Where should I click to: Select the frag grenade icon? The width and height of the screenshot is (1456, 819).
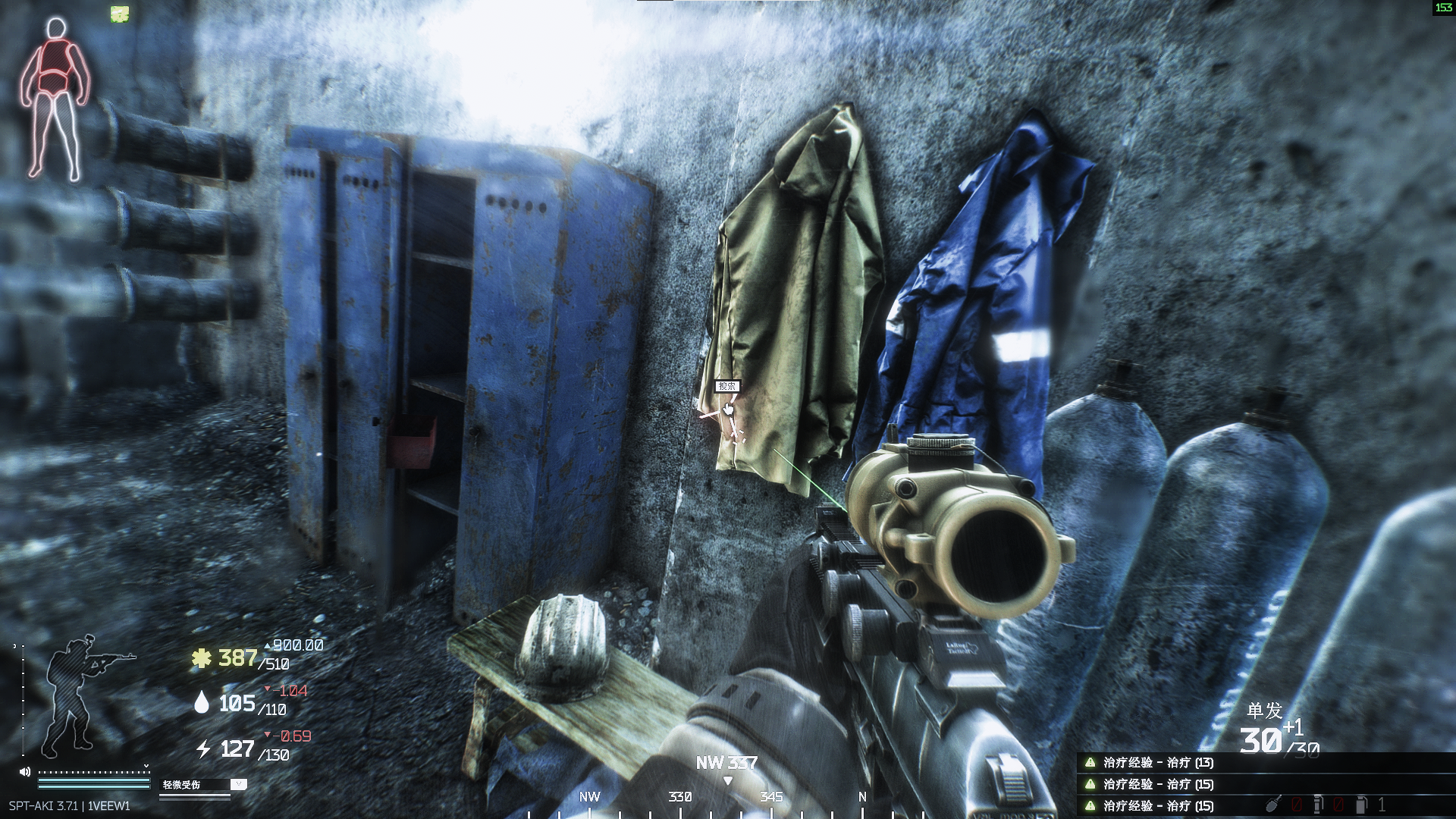pyautogui.click(x=1272, y=803)
